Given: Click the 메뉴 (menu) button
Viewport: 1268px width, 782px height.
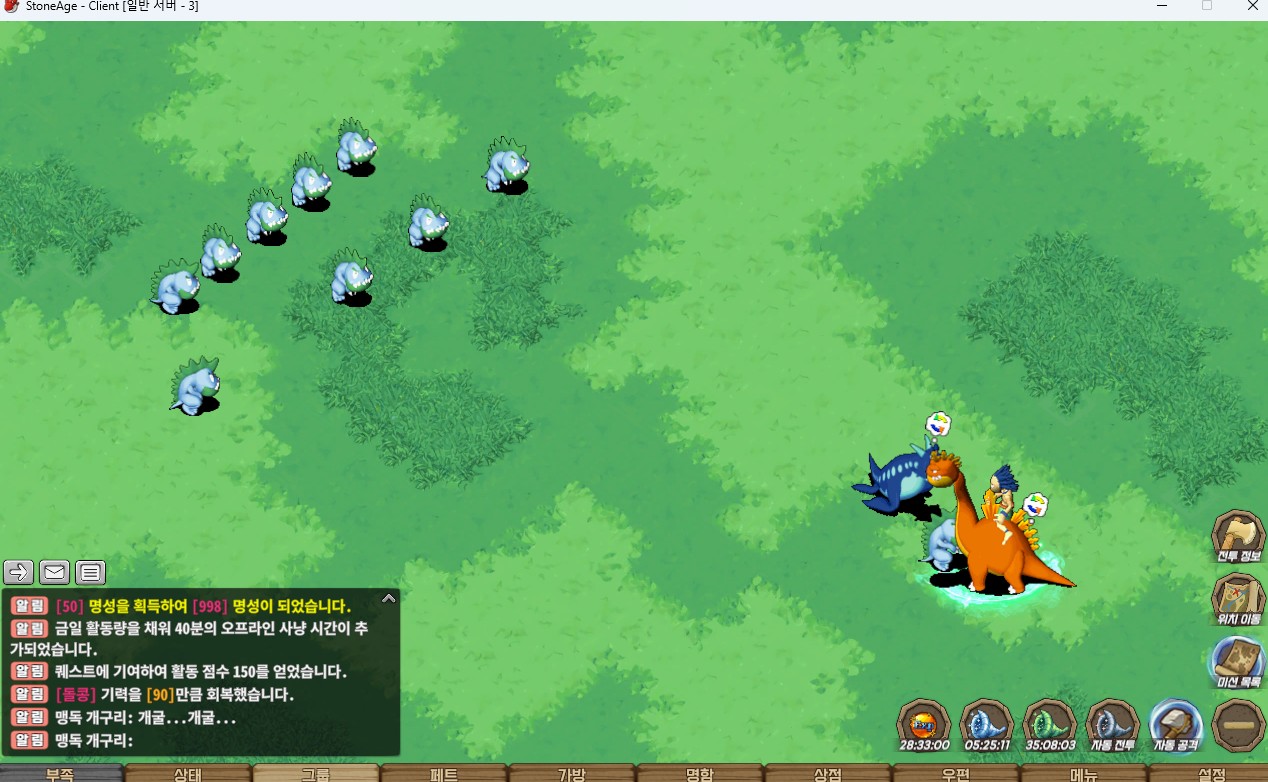Looking at the screenshot, I should point(1084,774).
